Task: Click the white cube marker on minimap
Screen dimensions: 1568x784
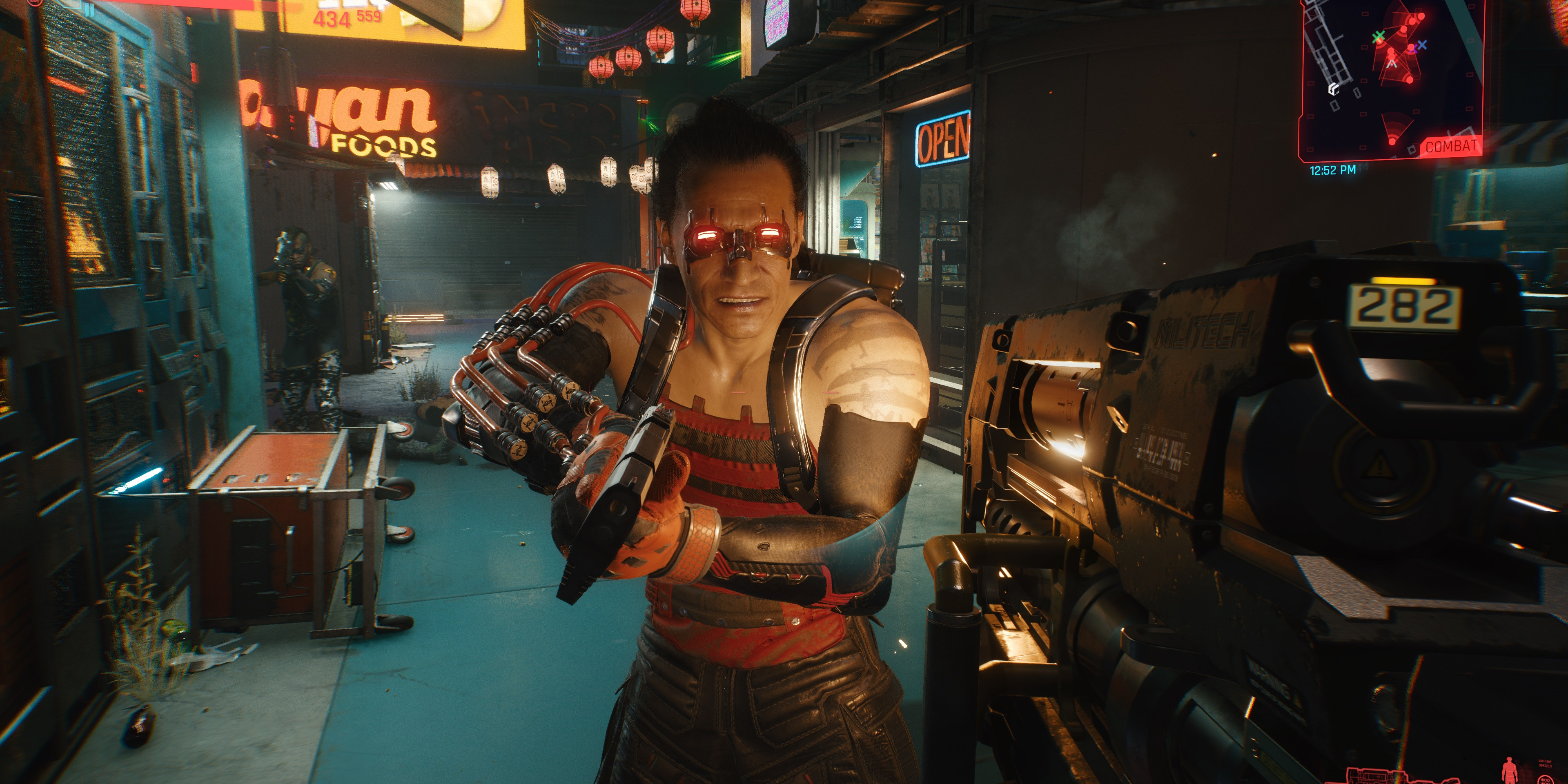Action: point(1334,89)
